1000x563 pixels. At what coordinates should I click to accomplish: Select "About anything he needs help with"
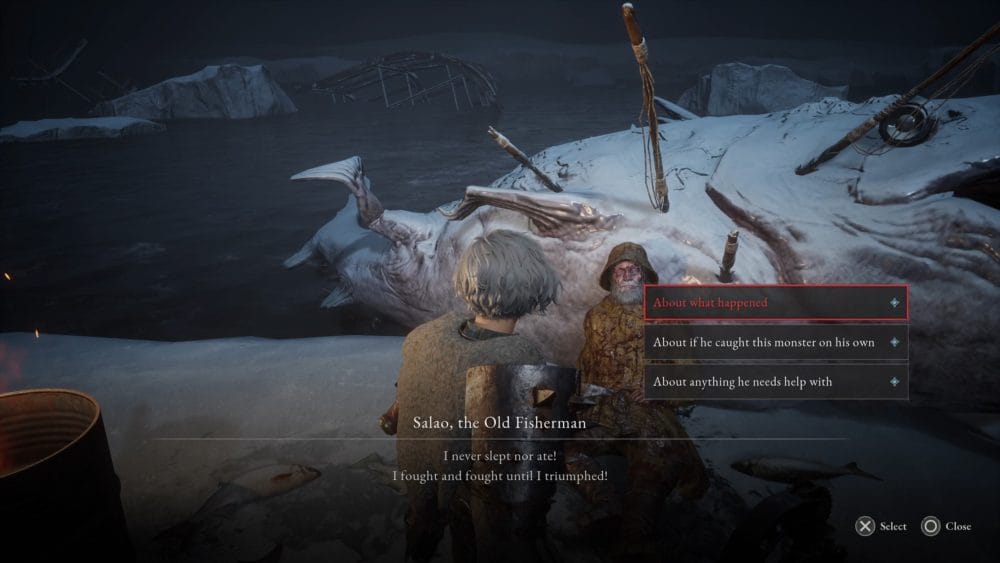point(775,381)
